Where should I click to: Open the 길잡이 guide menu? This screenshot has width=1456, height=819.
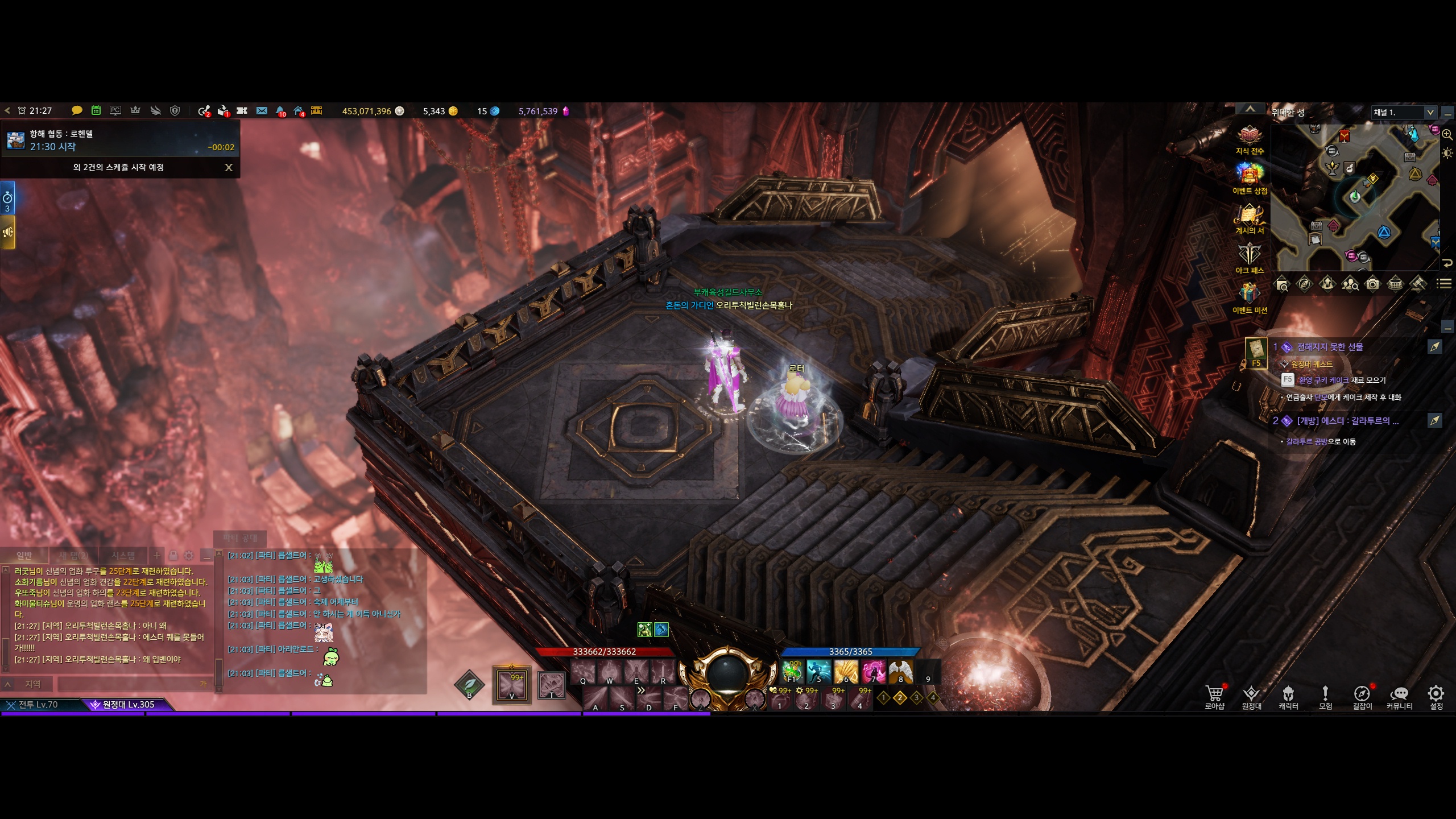pyautogui.click(x=1362, y=696)
